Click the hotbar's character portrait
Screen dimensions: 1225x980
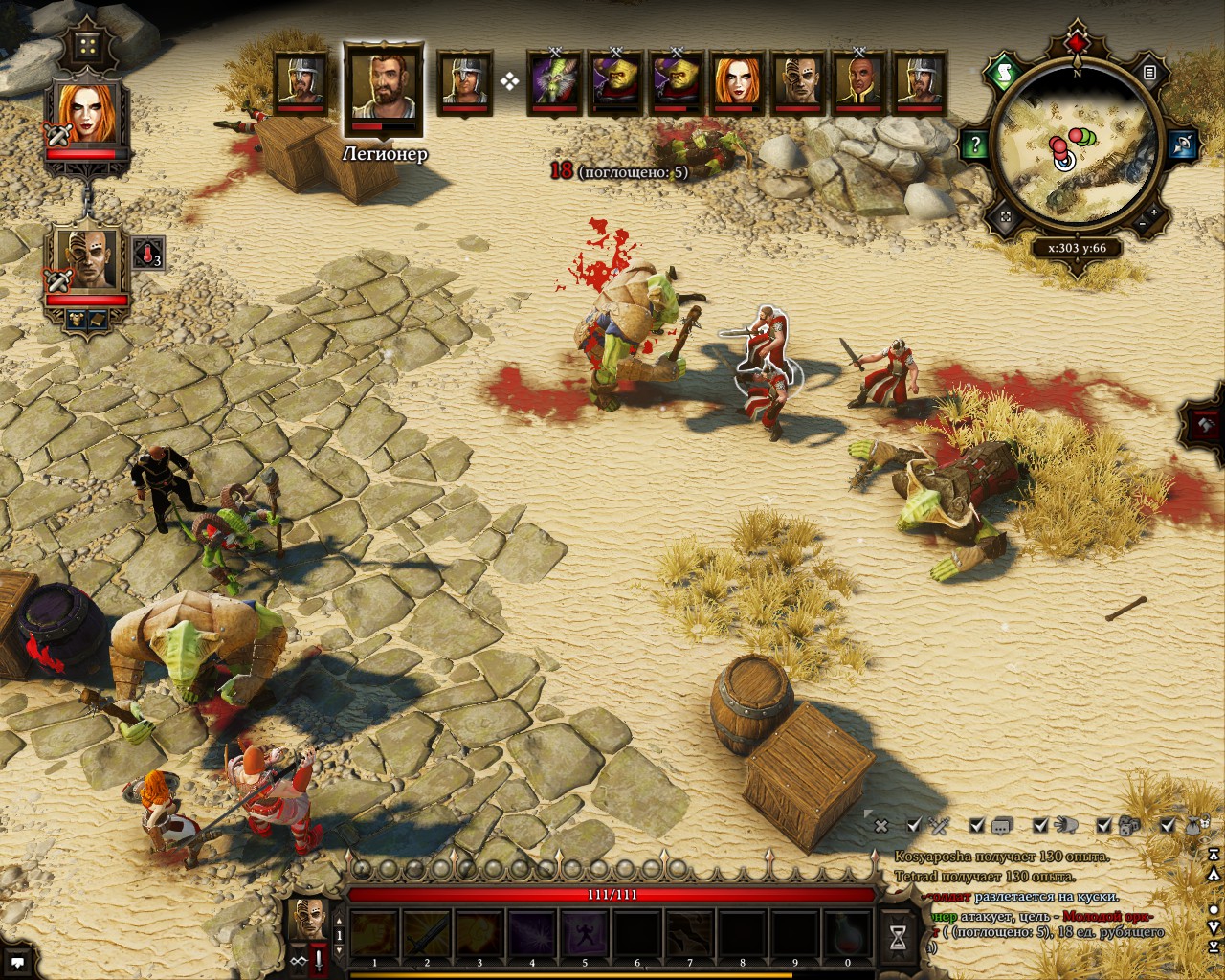(308, 920)
